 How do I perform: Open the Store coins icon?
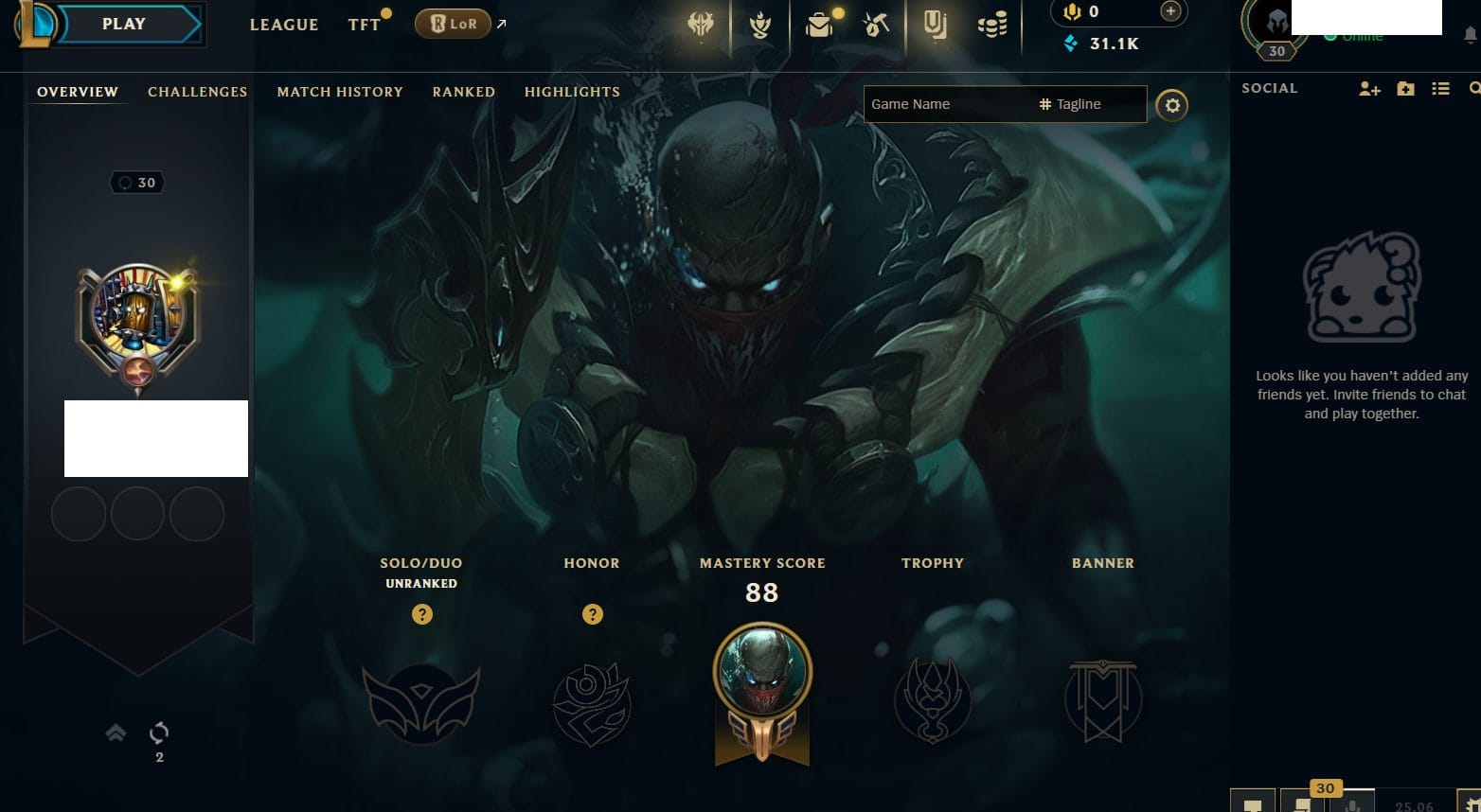992,26
